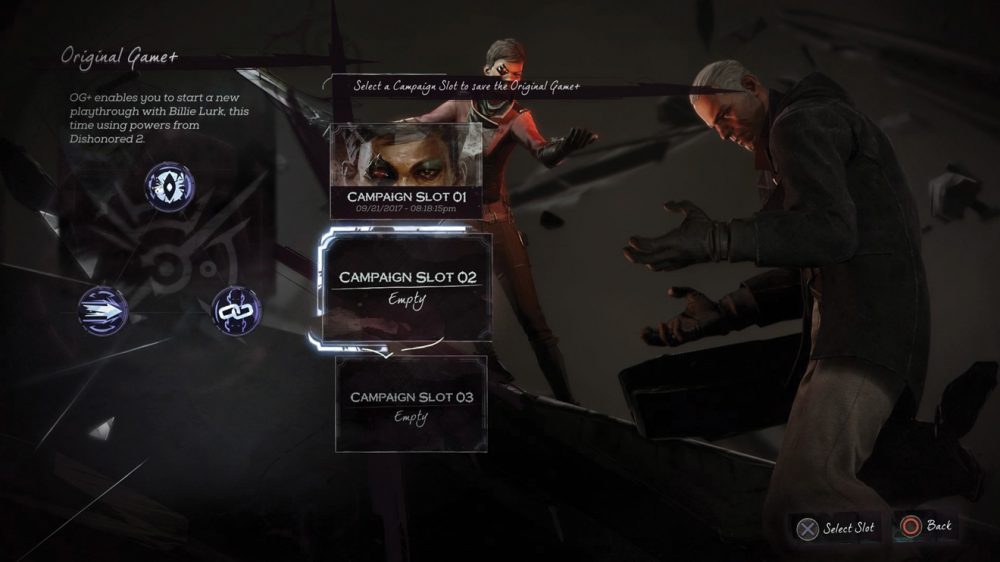Choose the arrow dash power icon
This screenshot has width=1000, height=562.
(x=104, y=311)
